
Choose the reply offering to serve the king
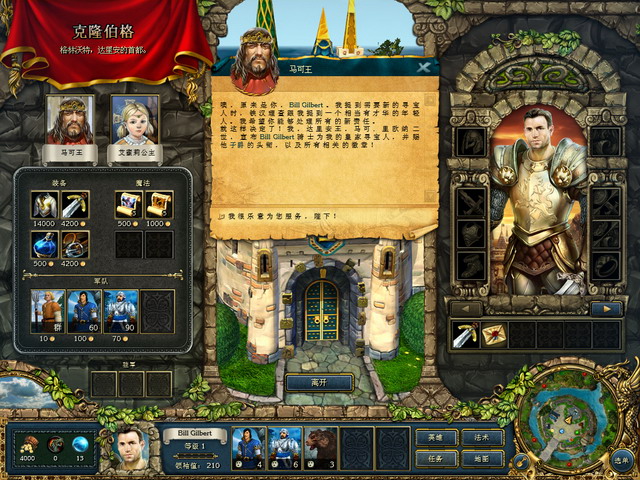[269, 215]
